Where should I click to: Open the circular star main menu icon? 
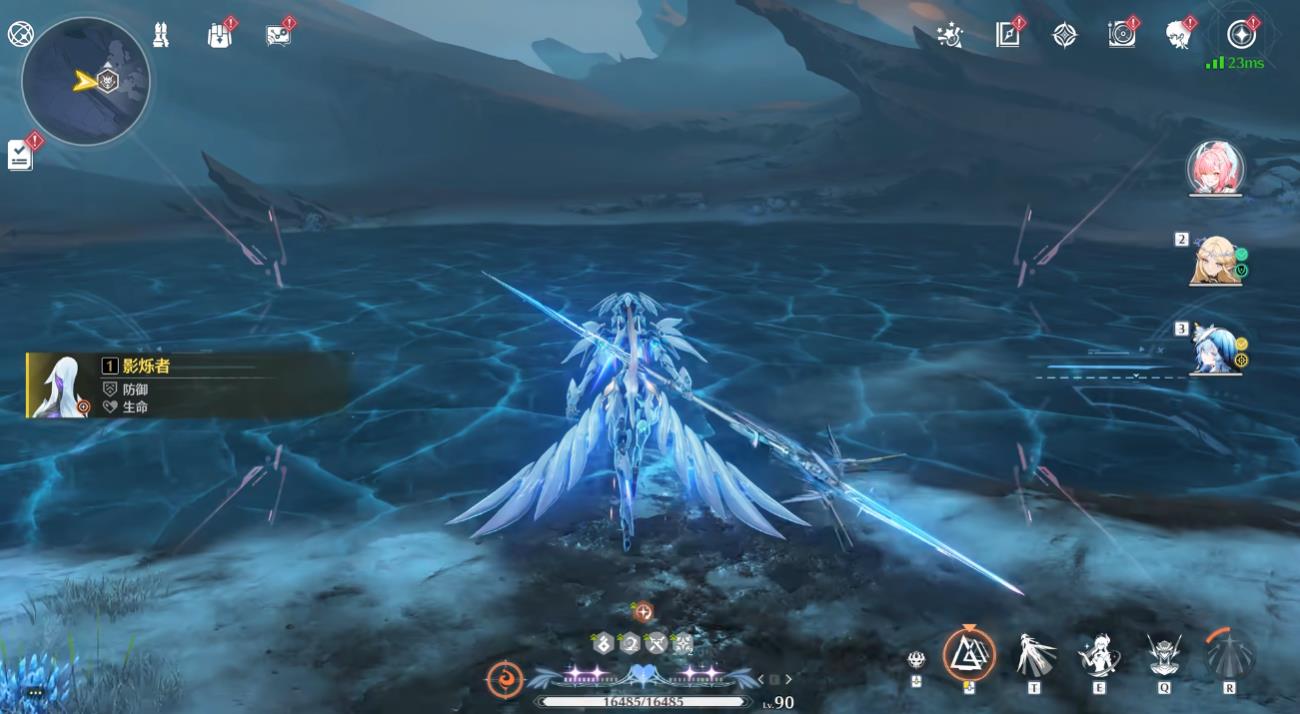[1241, 35]
